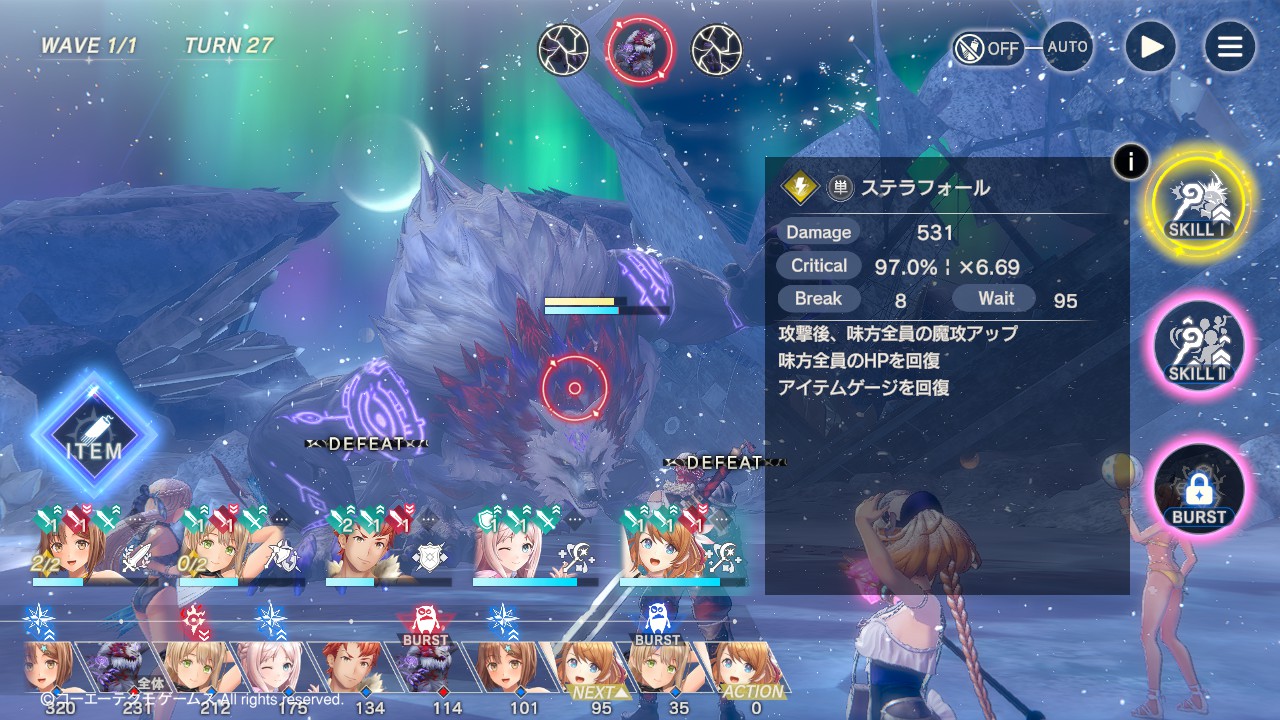This screenshot has width=1280, height=720.
Task: Show skill details with the info button
Action: pyautogui.click(x=1130, y=161)
